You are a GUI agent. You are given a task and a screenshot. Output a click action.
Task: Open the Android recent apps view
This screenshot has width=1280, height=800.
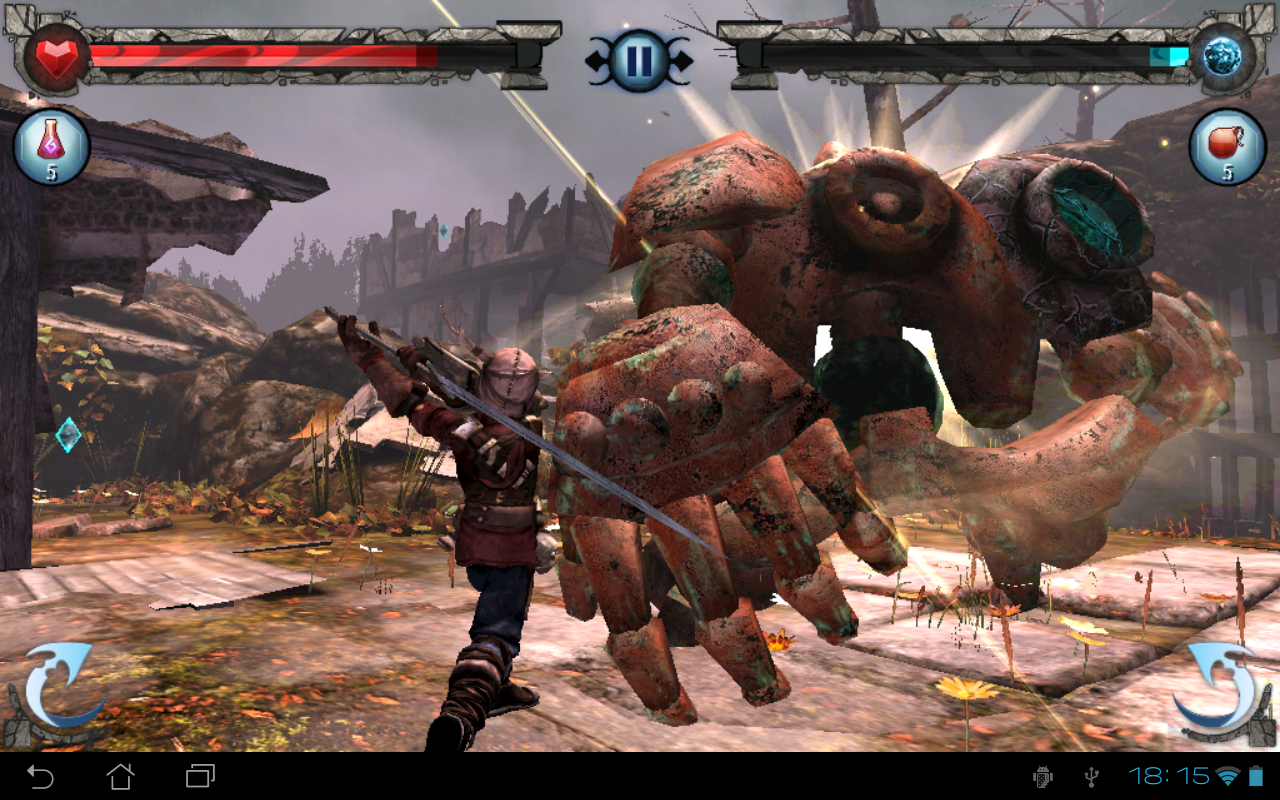pyautogui.click(x=200, y=776)
